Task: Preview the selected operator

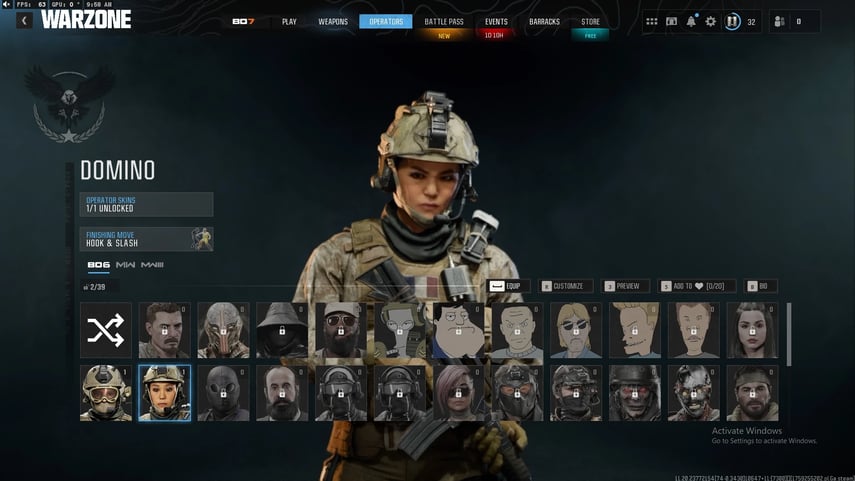Action: coord(627,286)
